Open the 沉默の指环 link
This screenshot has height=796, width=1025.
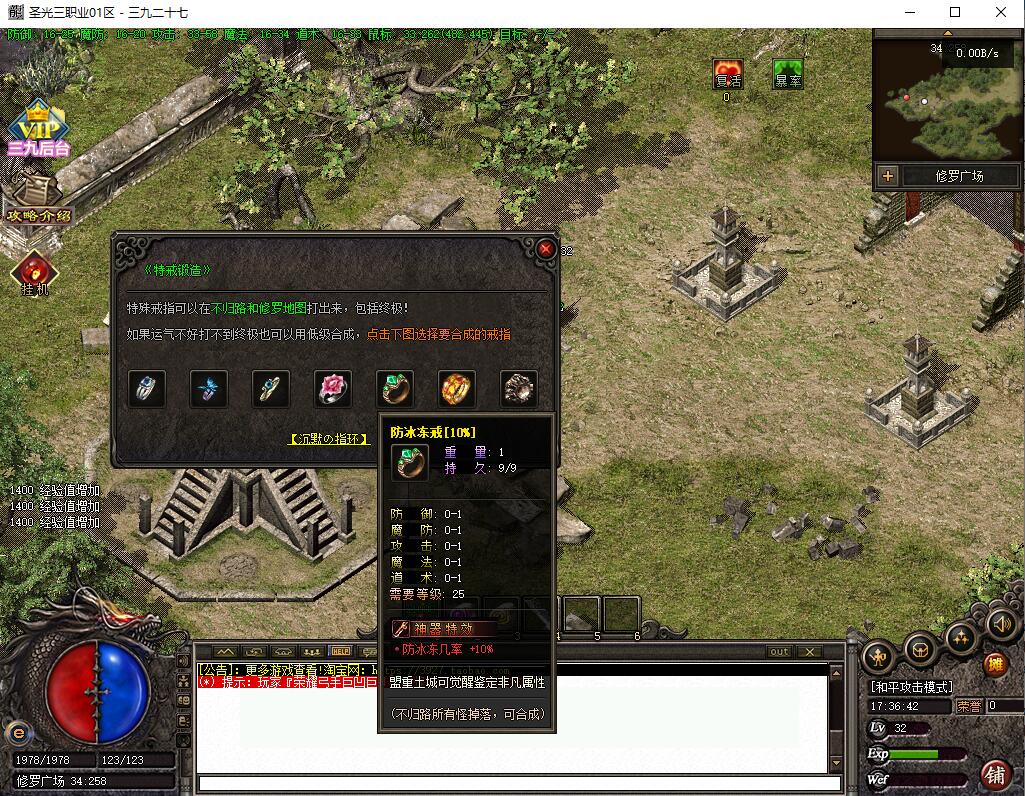329,438
